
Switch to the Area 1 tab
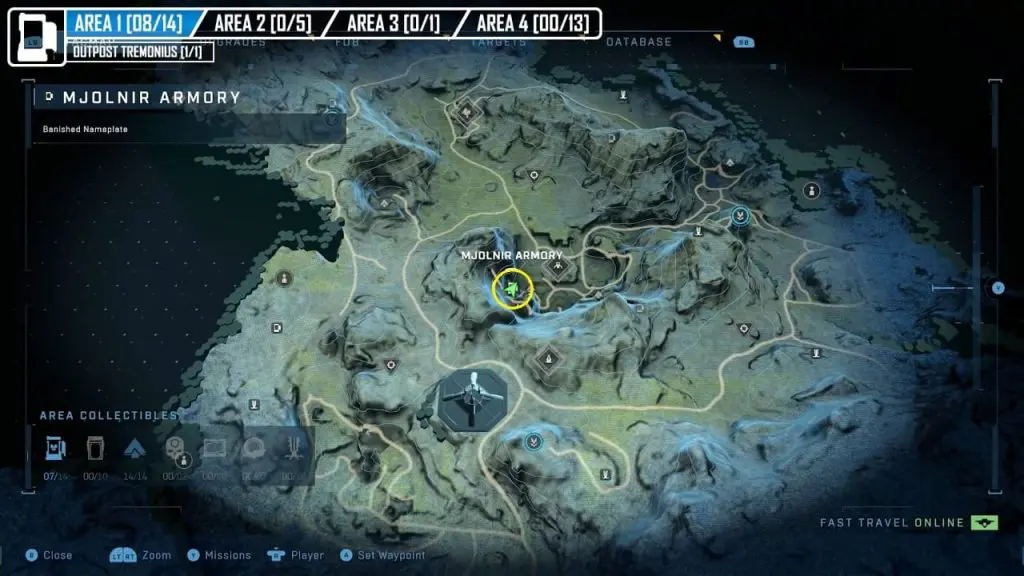click(127, 23)
